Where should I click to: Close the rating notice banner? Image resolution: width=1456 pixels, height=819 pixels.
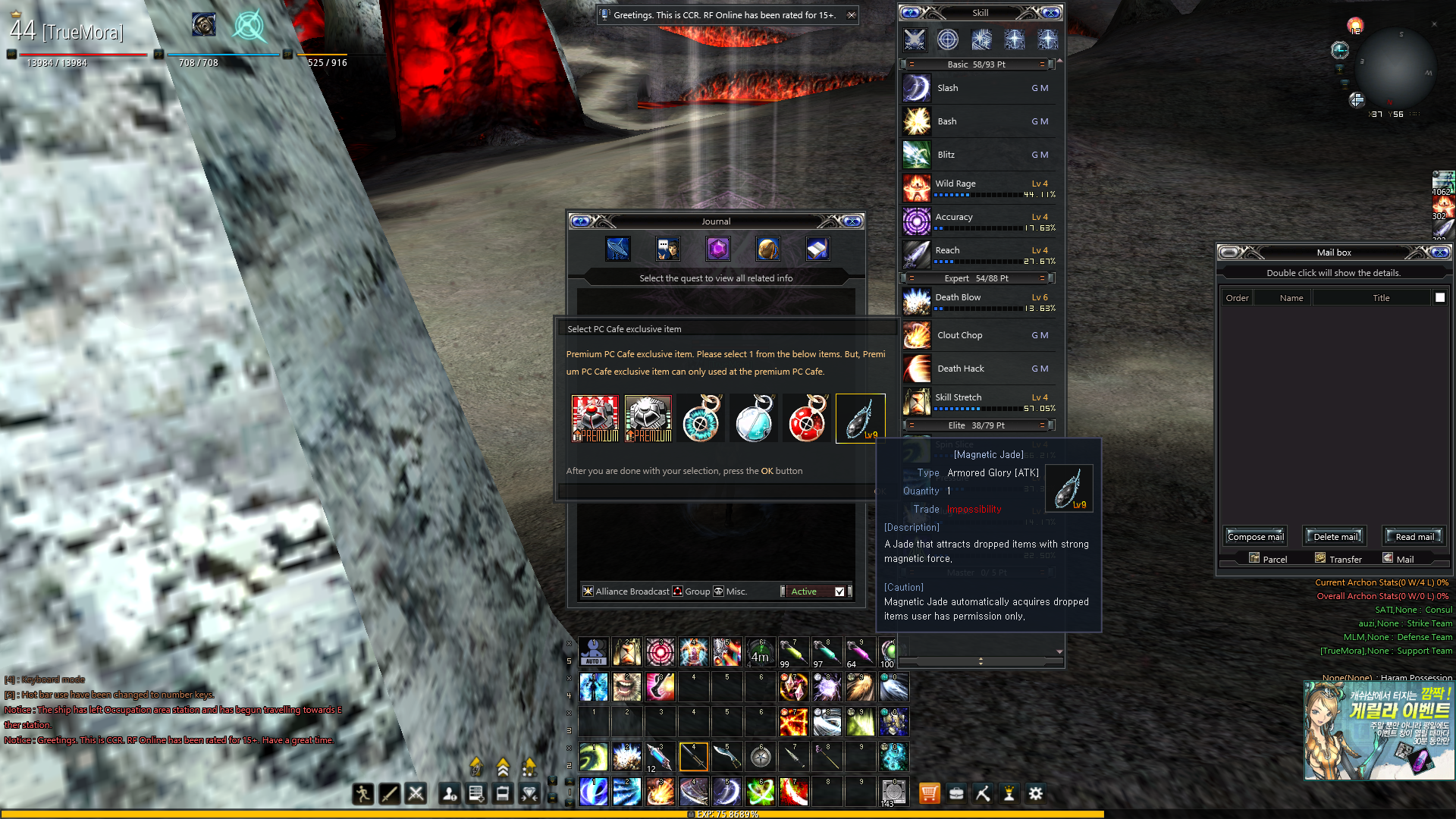[x=852, y=15]
